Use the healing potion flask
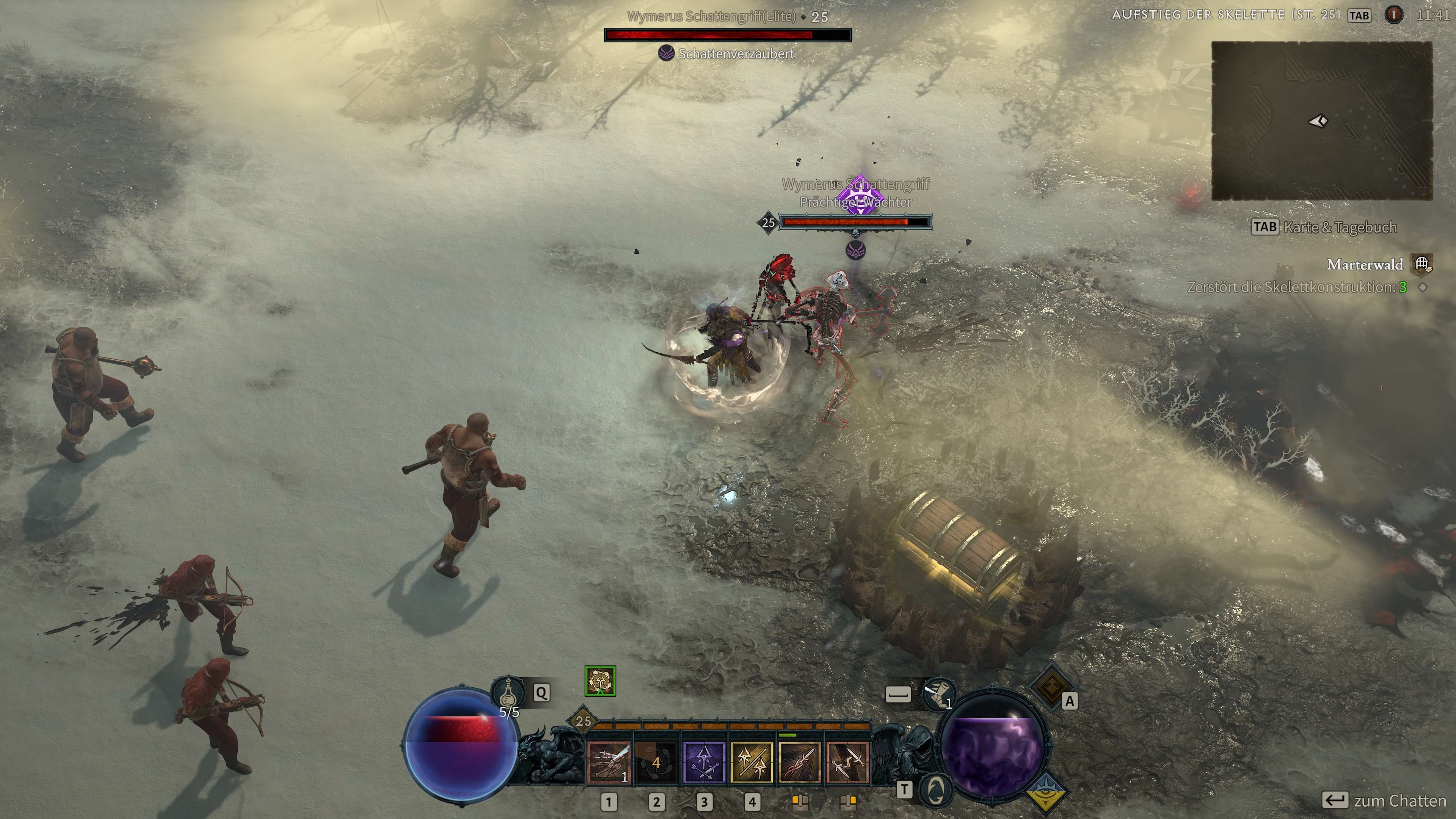The width and height of the screenshot is (1456, 819). click(508, 692)
